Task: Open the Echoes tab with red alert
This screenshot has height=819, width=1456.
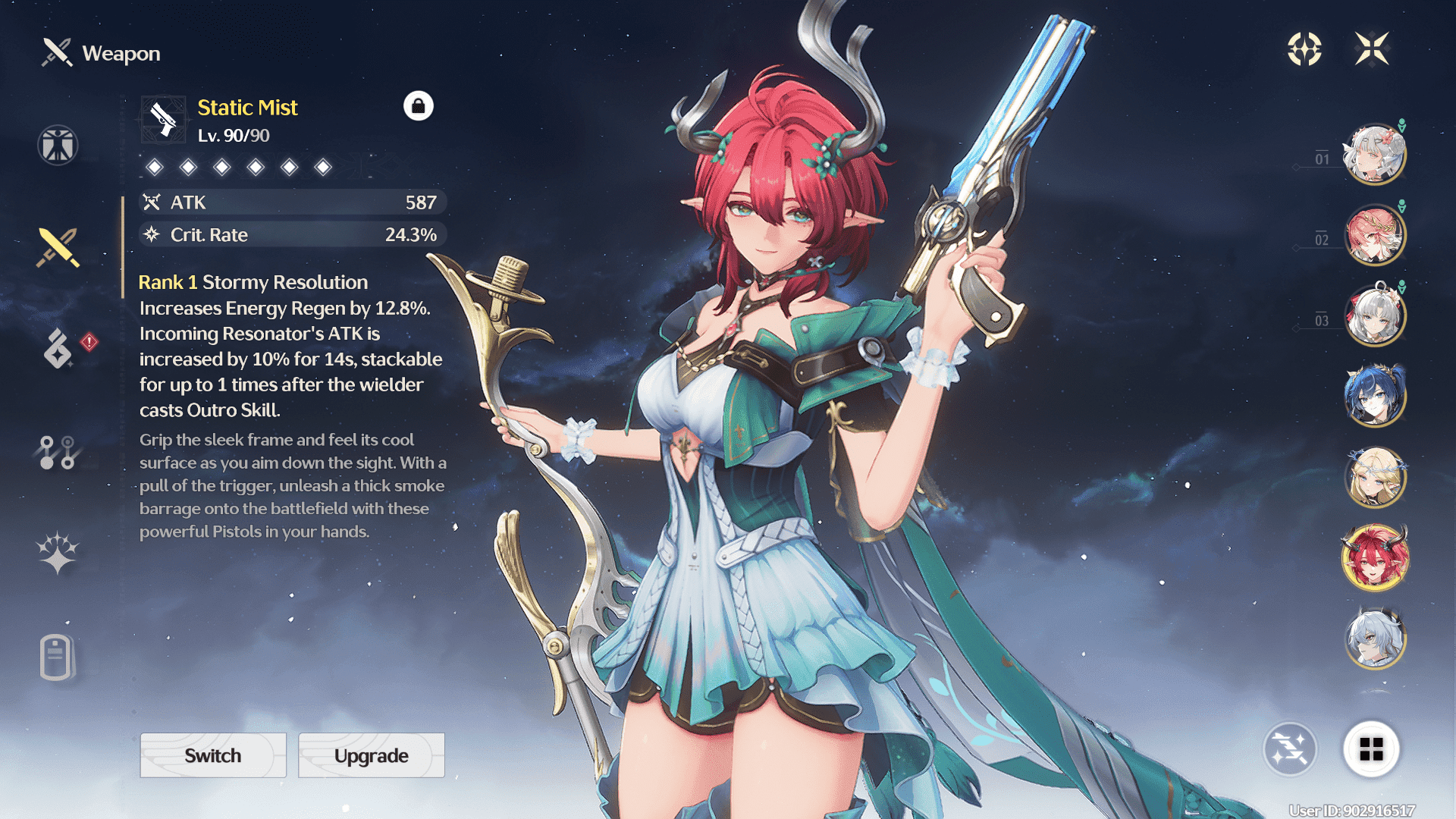Action: click(59, 348)
